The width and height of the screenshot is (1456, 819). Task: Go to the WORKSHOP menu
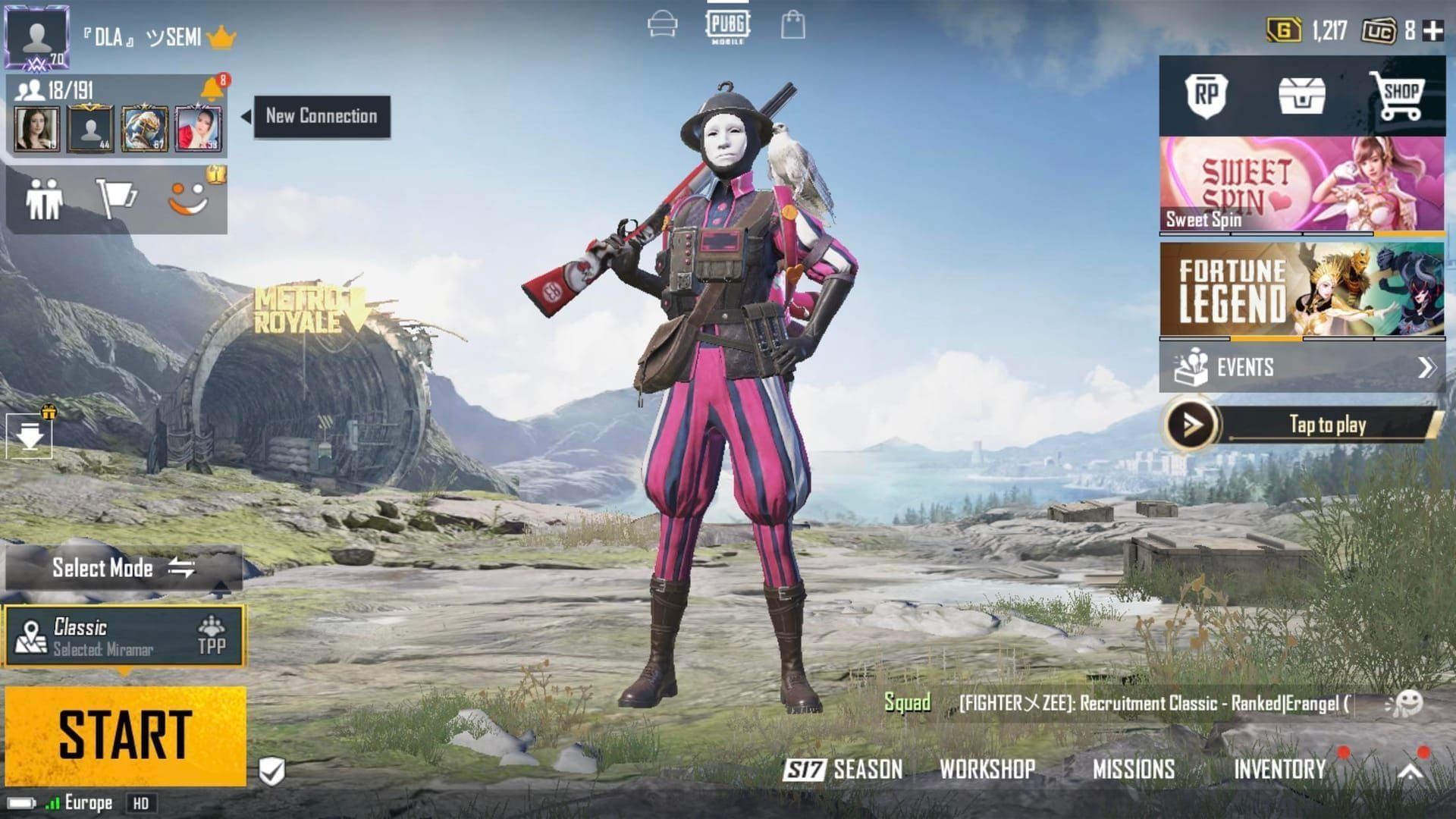pyautogui.click(x=987, y=770)
